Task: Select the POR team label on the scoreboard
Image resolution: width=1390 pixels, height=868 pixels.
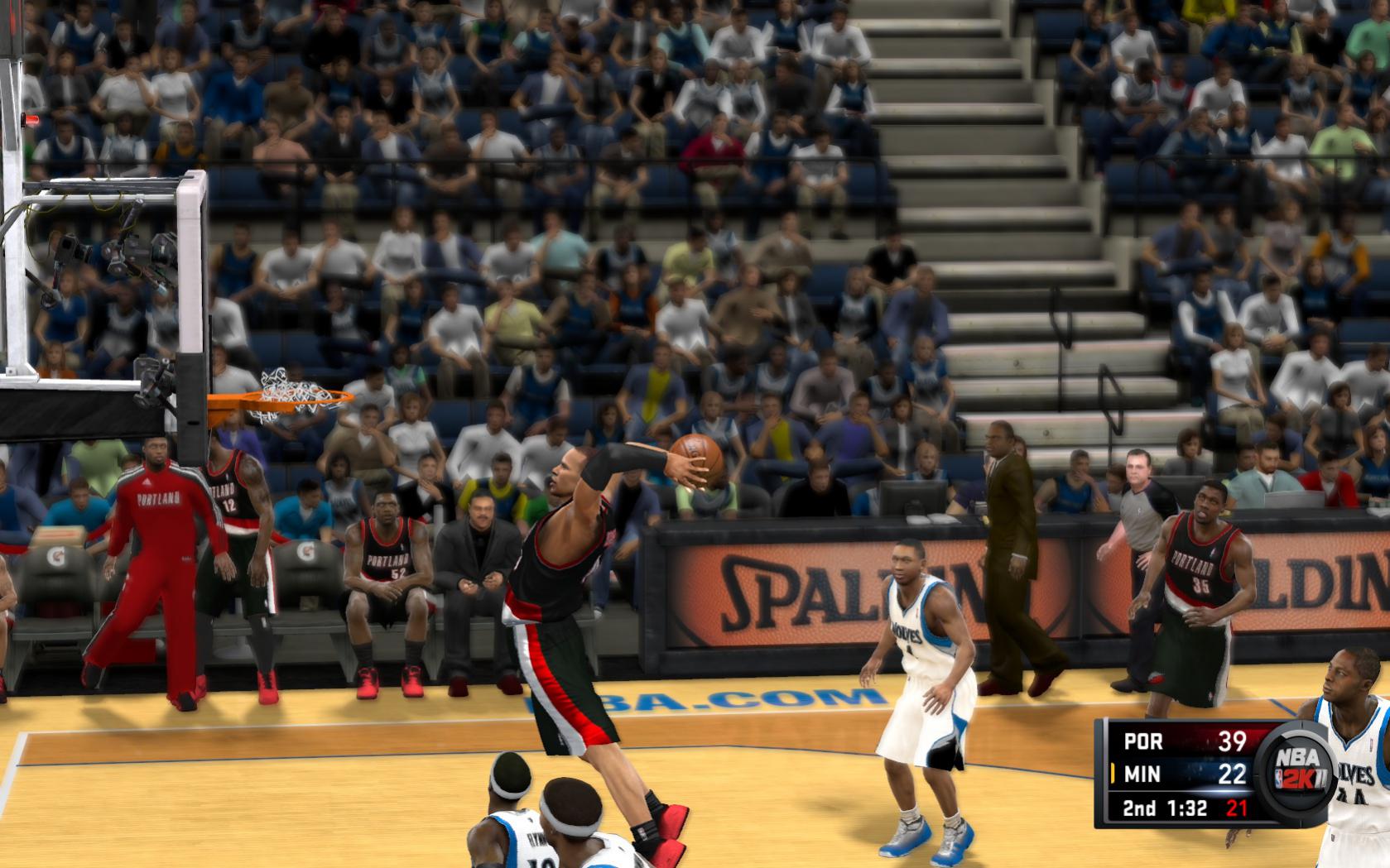Action: 1144,741
